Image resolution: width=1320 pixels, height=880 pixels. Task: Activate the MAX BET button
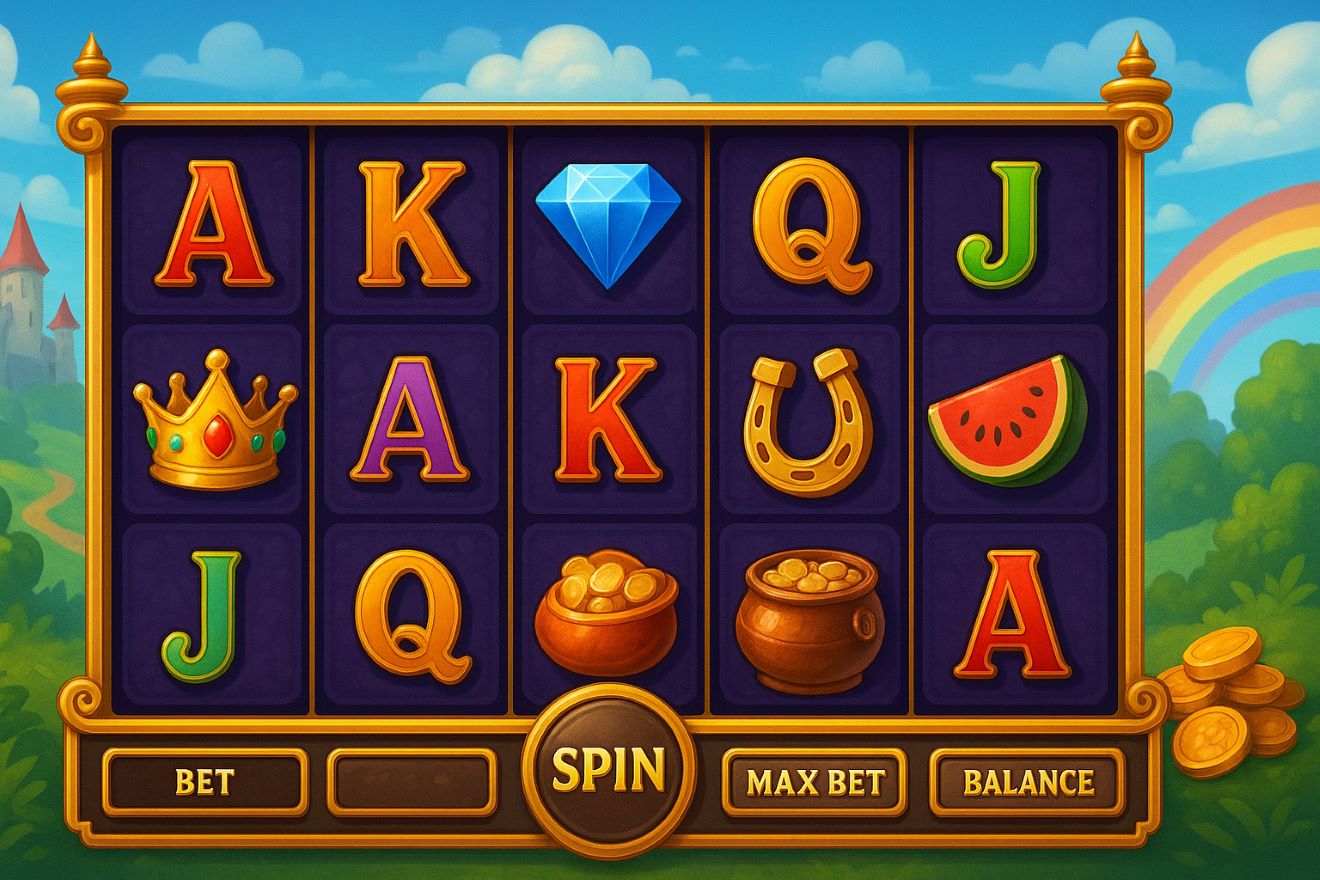pyautogui.click(x=815, y=782)
